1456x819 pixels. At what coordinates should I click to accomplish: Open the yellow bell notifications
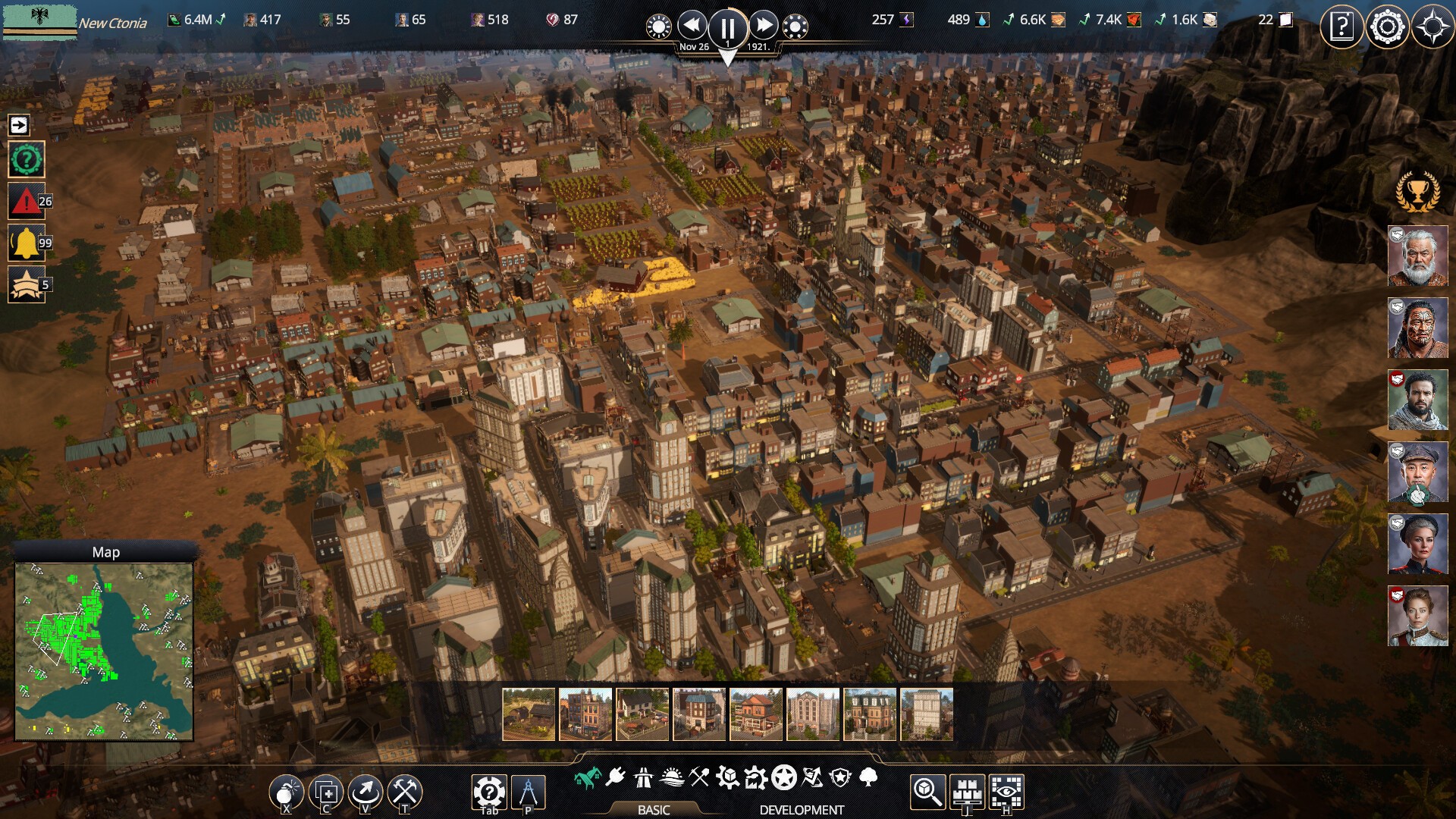point(26,243)
